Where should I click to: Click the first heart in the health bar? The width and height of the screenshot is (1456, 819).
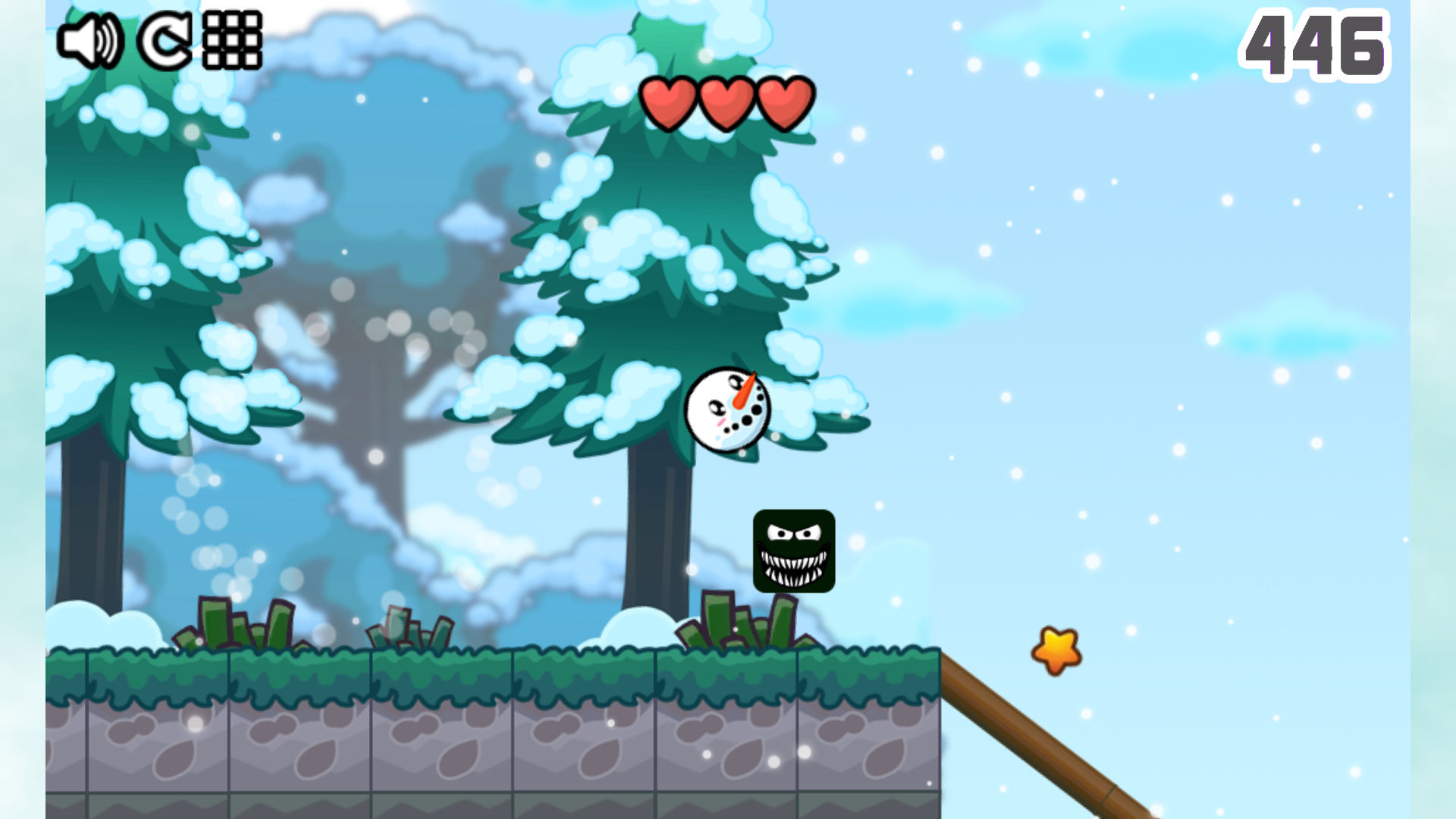click(670, 102)
